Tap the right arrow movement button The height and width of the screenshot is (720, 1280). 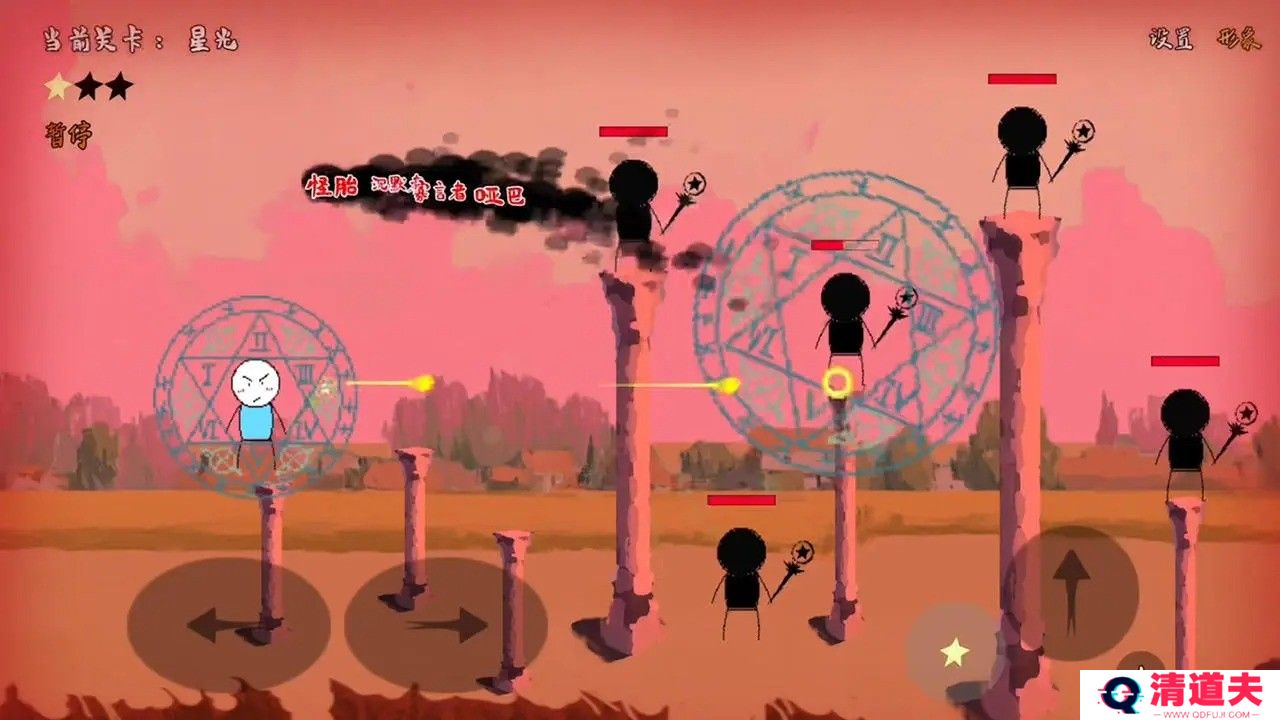coord(445,625)
